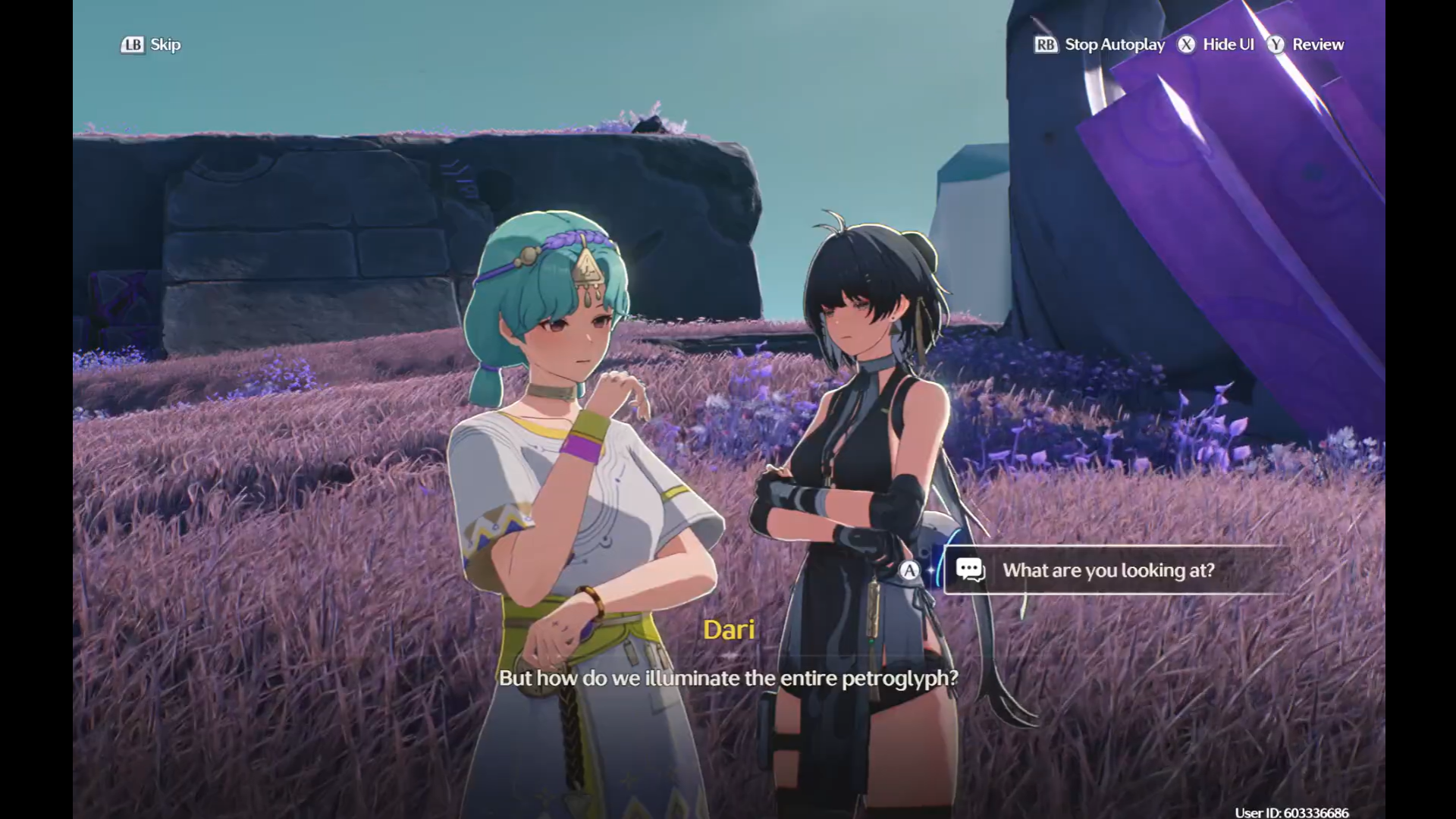Stop Autoplay of the dialogue
1456x819 pixels.
(x=1100, y=45)
